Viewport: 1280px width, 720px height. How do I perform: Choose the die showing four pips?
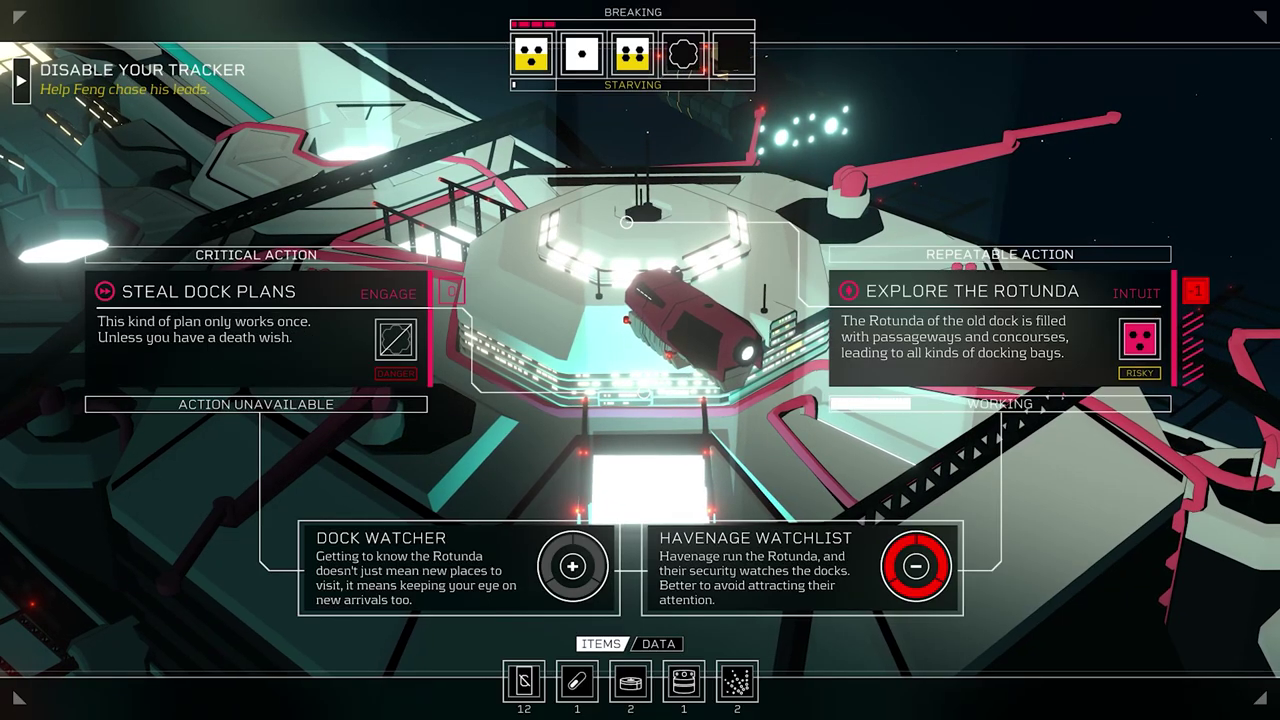[x=632, y=54]
